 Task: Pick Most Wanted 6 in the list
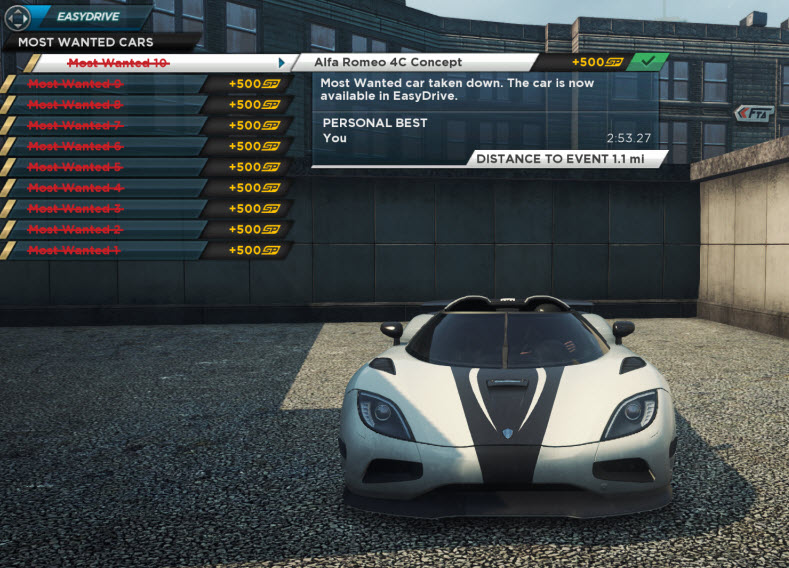click(75, 146)
